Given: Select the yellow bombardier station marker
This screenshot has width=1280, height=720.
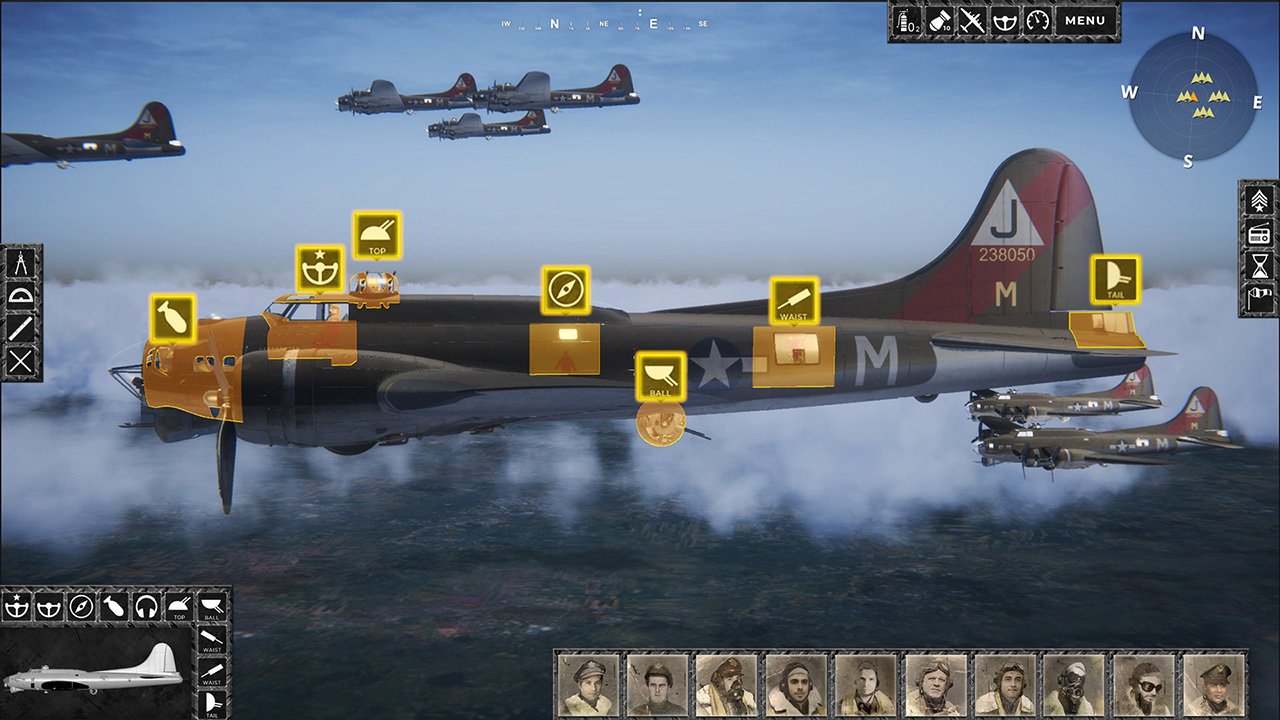Looking at the screenshot, I should [x=173, y=319].
